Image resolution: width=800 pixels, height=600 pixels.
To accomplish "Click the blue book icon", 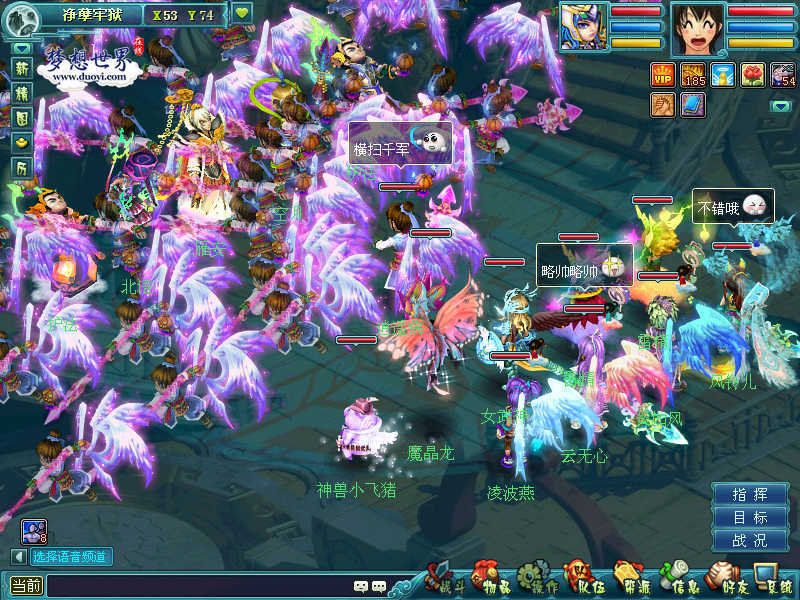I will click(693, 103).
